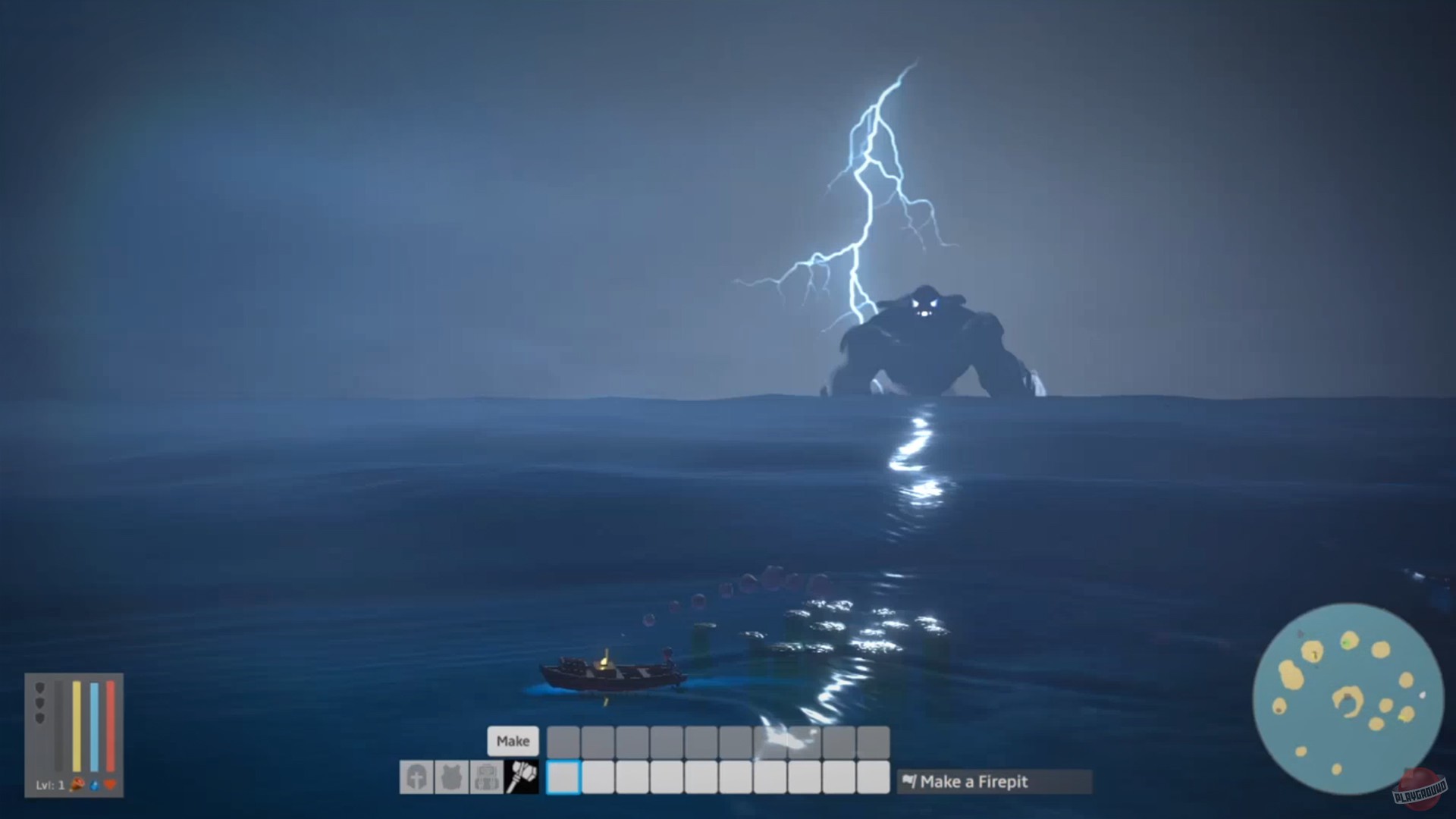Toggle the middle shield badge
This screenshot has width=1456, height=819.
coord(40,702)
